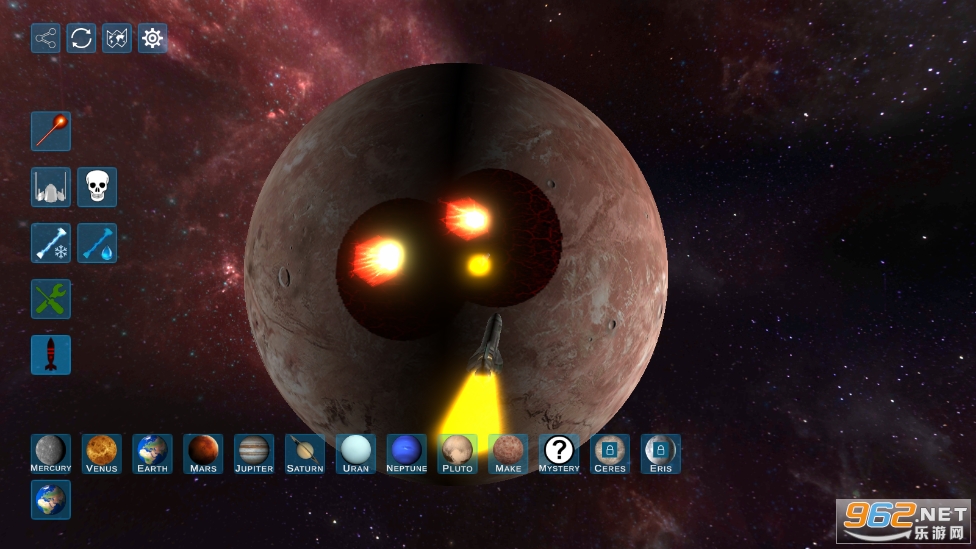Switch to ringed Saturn

pyautogui.click(x=305, y=453)
